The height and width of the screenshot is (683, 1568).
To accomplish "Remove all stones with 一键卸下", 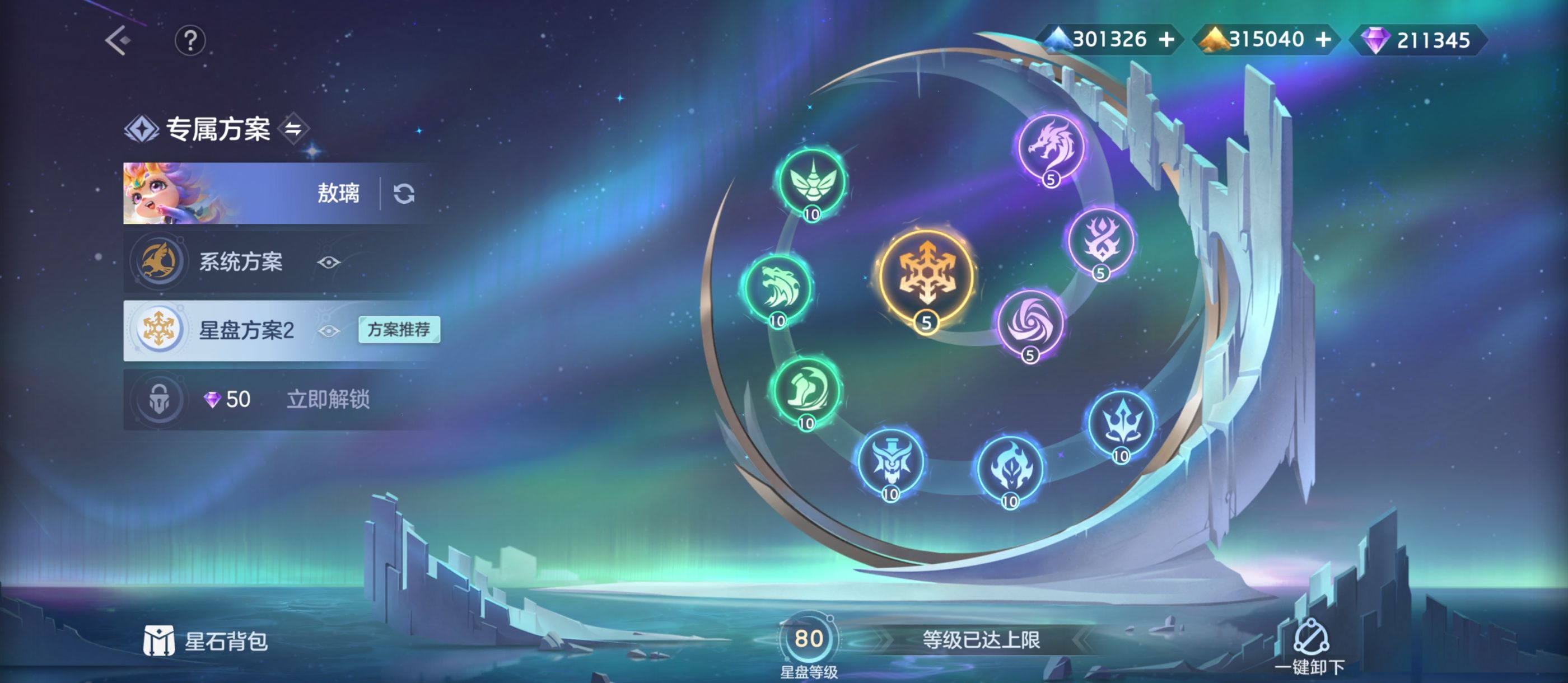I will [1310, 647].
